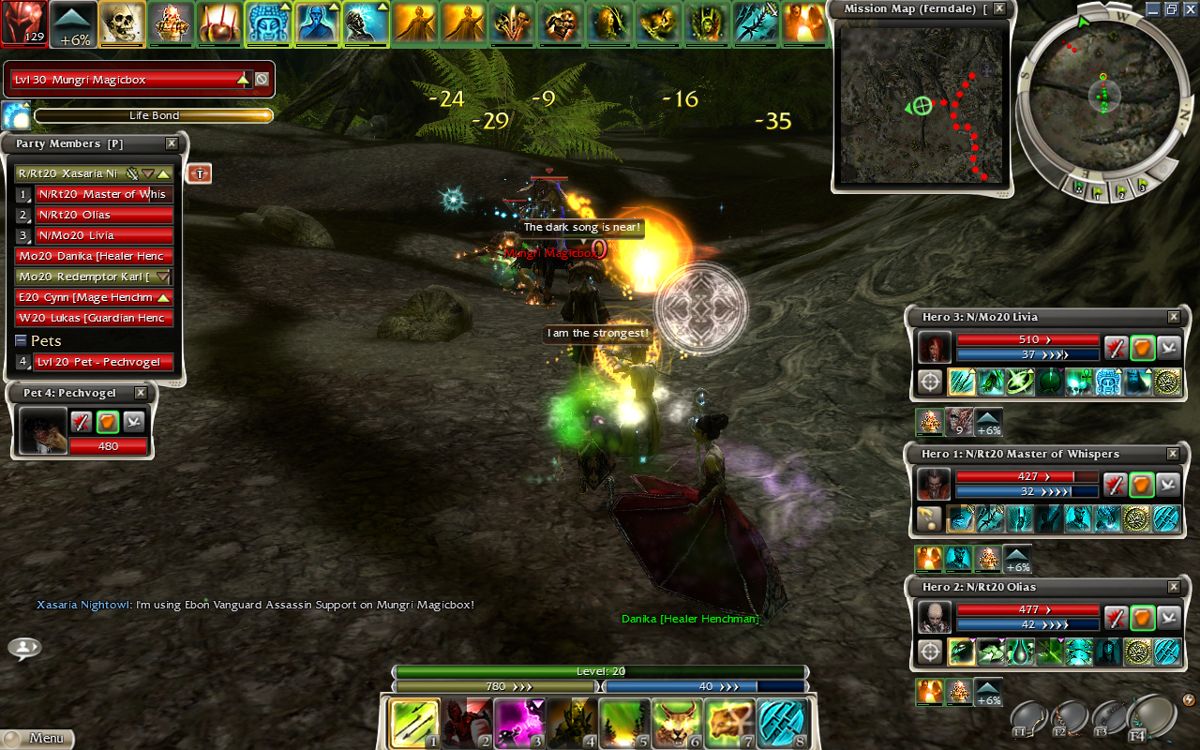This screenshot has width=1200, height=750.
Task: Open the Menu button
Action: [x=38, y=739]
